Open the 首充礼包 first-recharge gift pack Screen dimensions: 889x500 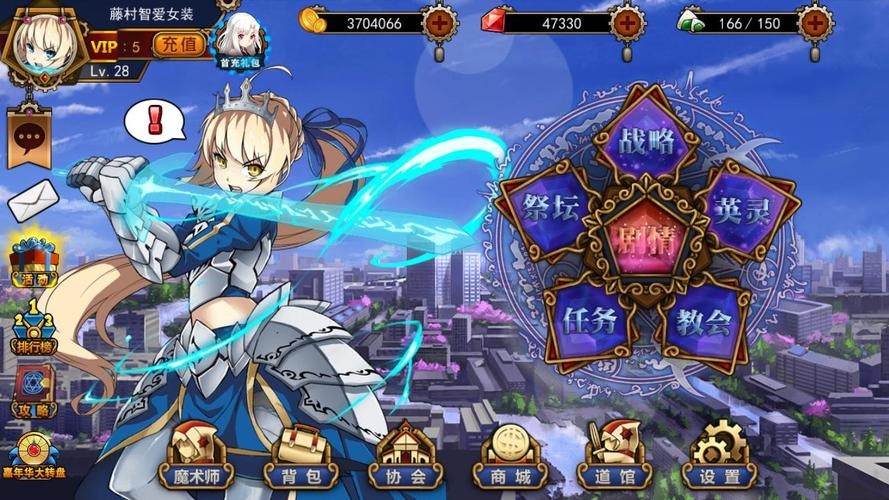point(240,41)
